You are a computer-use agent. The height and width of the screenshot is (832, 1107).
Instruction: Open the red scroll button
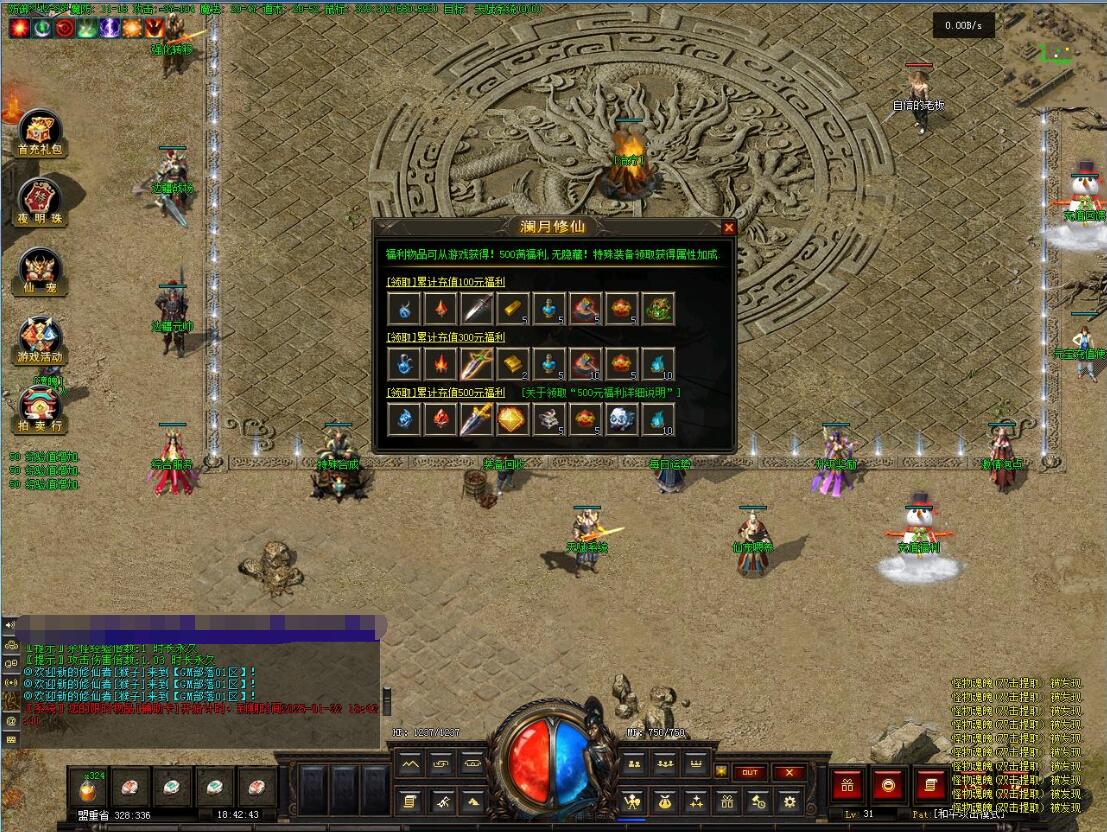tap(929, 785)
